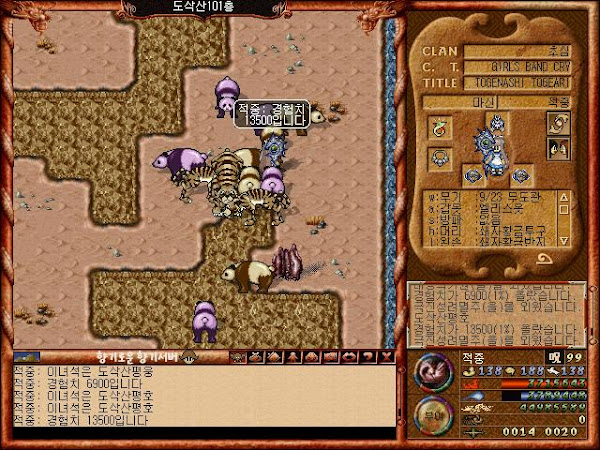Select the necklace equipment slot
This screenshot has width=600, height=450.
[440, 156]
